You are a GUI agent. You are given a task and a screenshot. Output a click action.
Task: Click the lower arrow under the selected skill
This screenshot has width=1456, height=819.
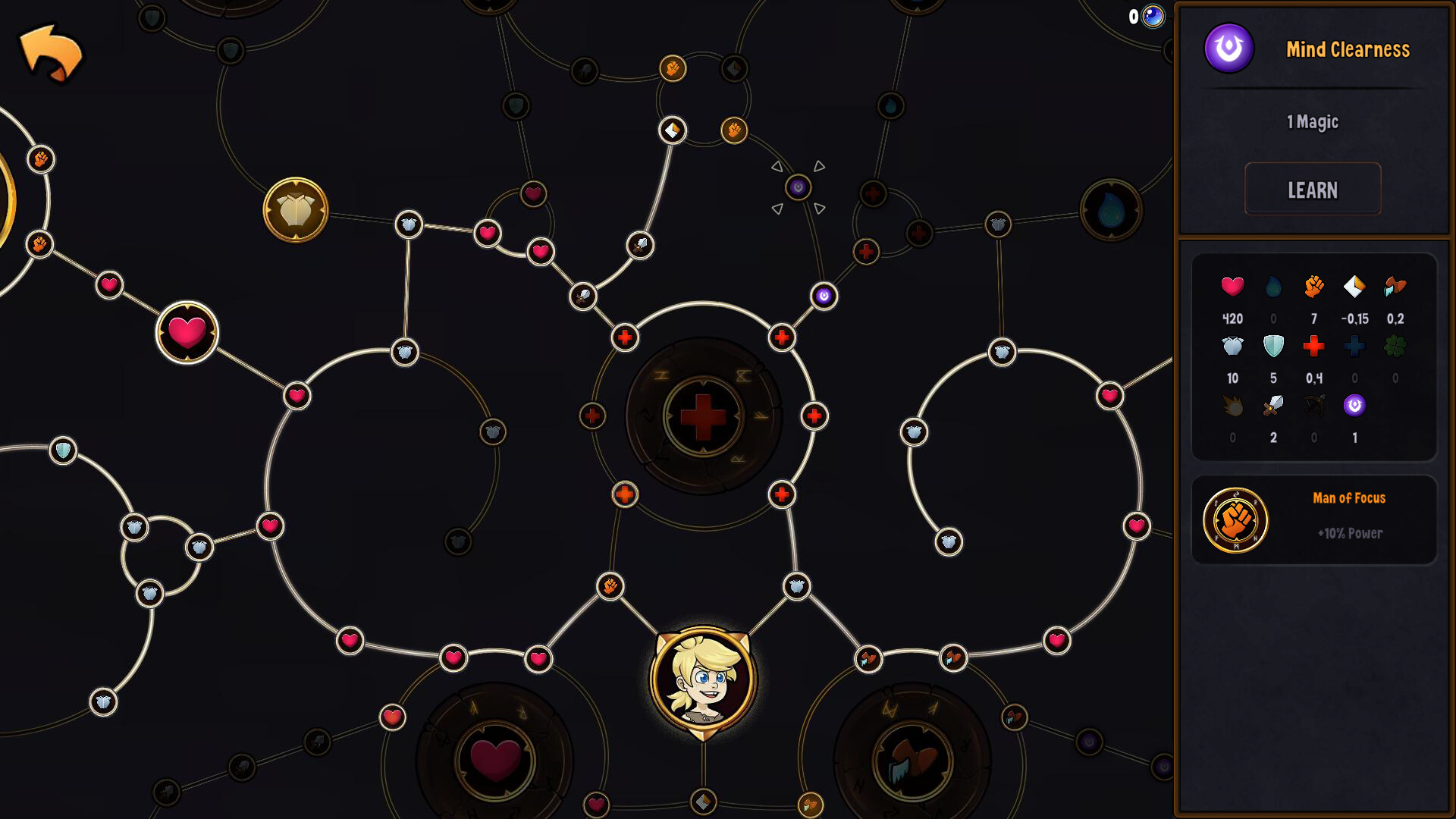tap(779, 209)
